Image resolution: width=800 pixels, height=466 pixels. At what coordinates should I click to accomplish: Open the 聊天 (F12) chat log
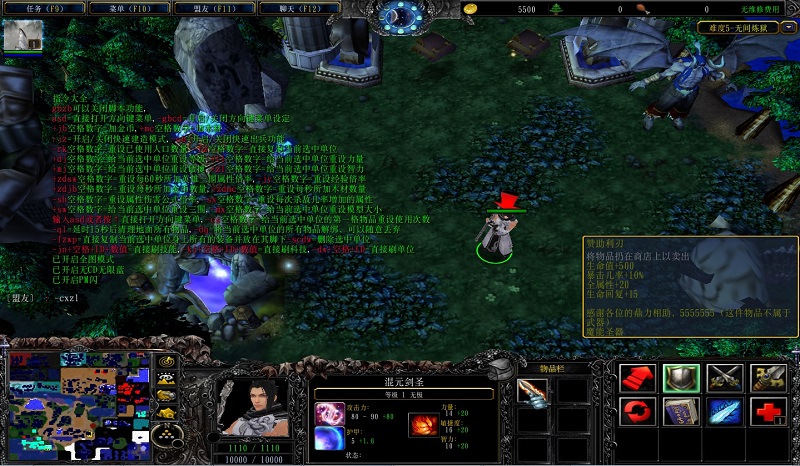[299, 8]
